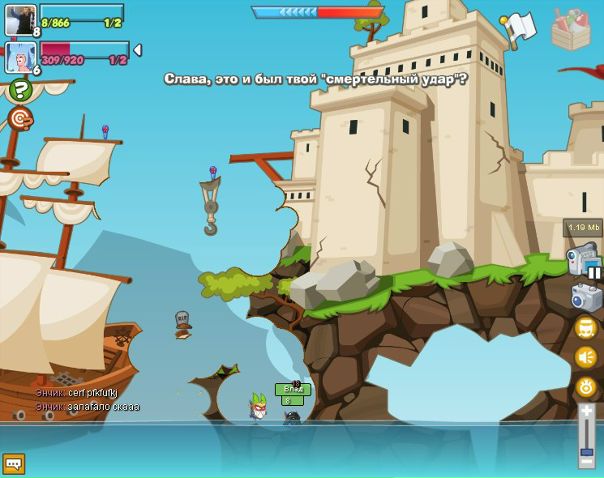604x478 pixels.
Task: Toggle video recording with the camcorder icon
Action: coord(582,259)
